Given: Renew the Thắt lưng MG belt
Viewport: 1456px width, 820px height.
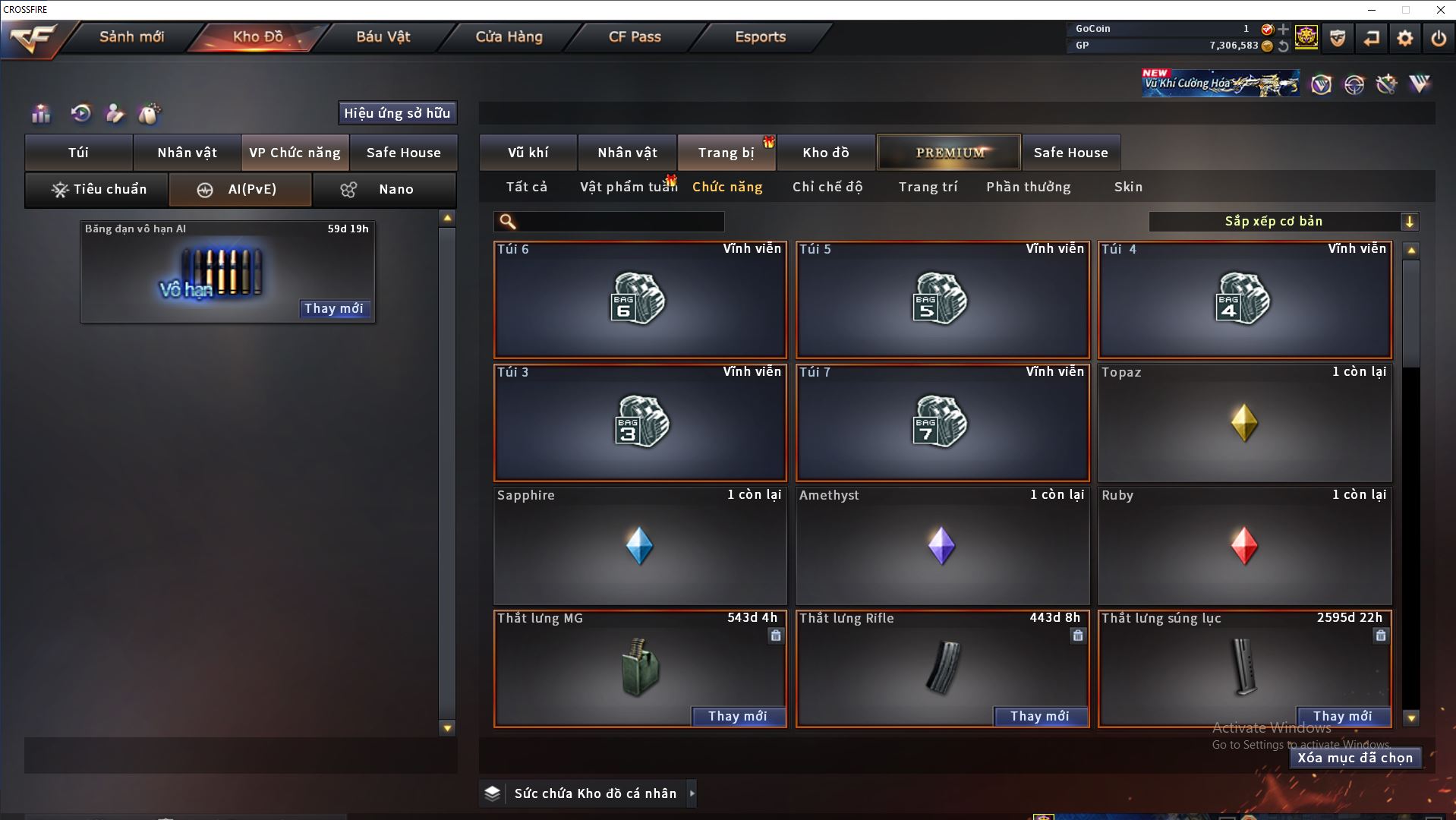Looking at the screenshot, I should pyautogui.click(x=737, y=716).
